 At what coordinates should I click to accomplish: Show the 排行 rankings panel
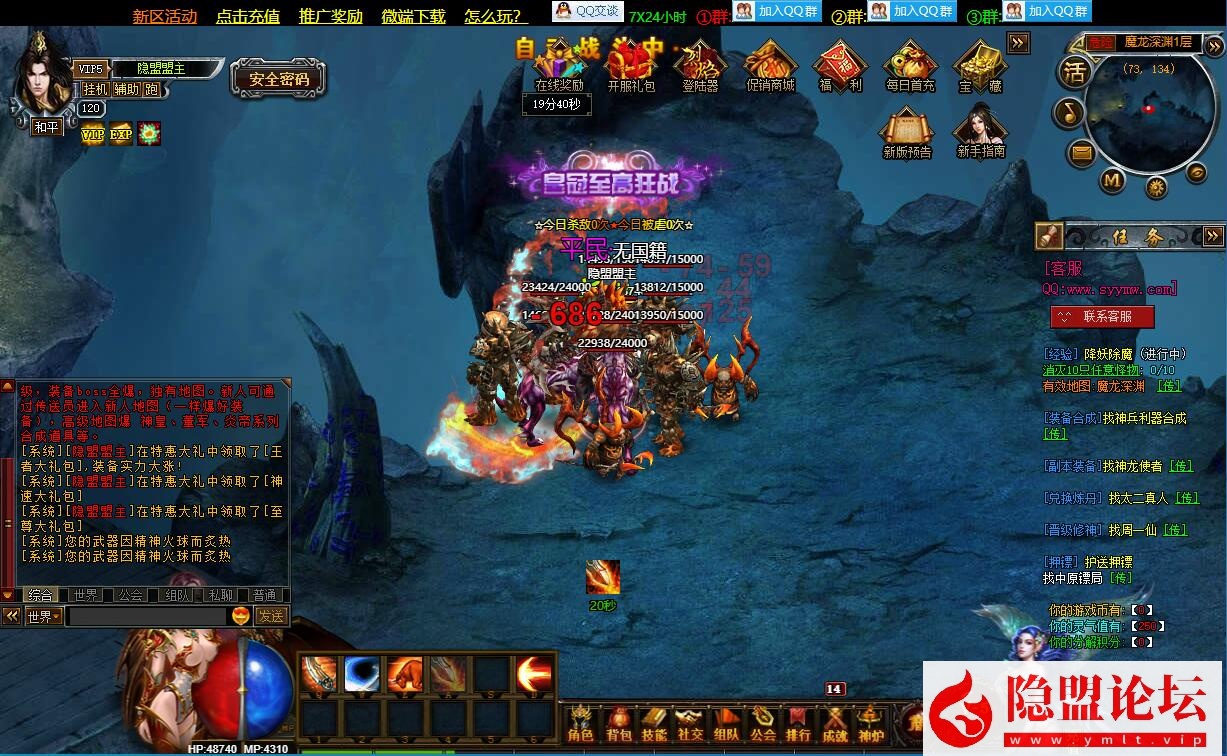pyautogui.click(x=798, y=724)
